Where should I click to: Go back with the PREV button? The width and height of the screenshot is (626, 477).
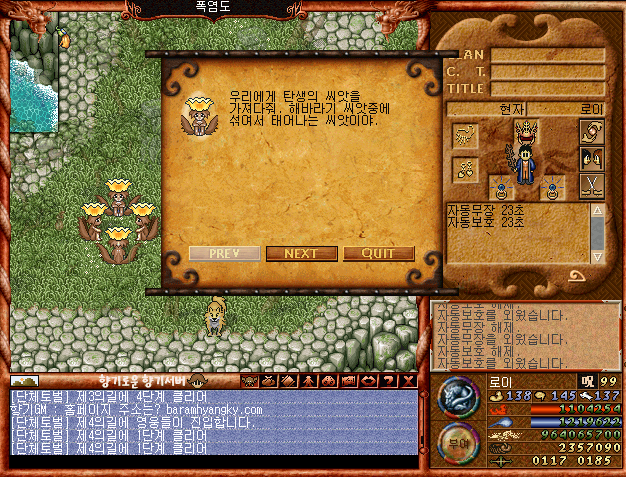[x=224, y=253]
